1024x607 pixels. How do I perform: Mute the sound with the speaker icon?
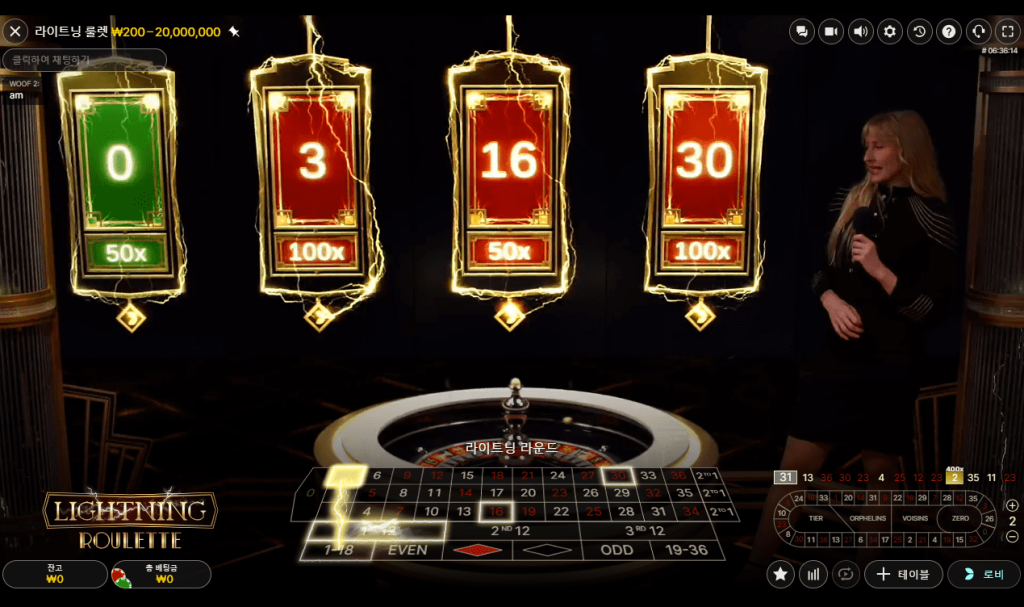click(860, 31)
